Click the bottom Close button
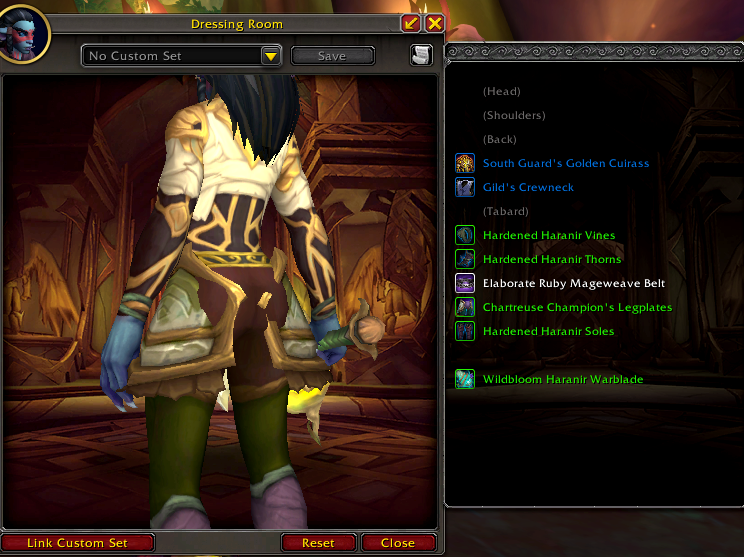 [397, 543]
